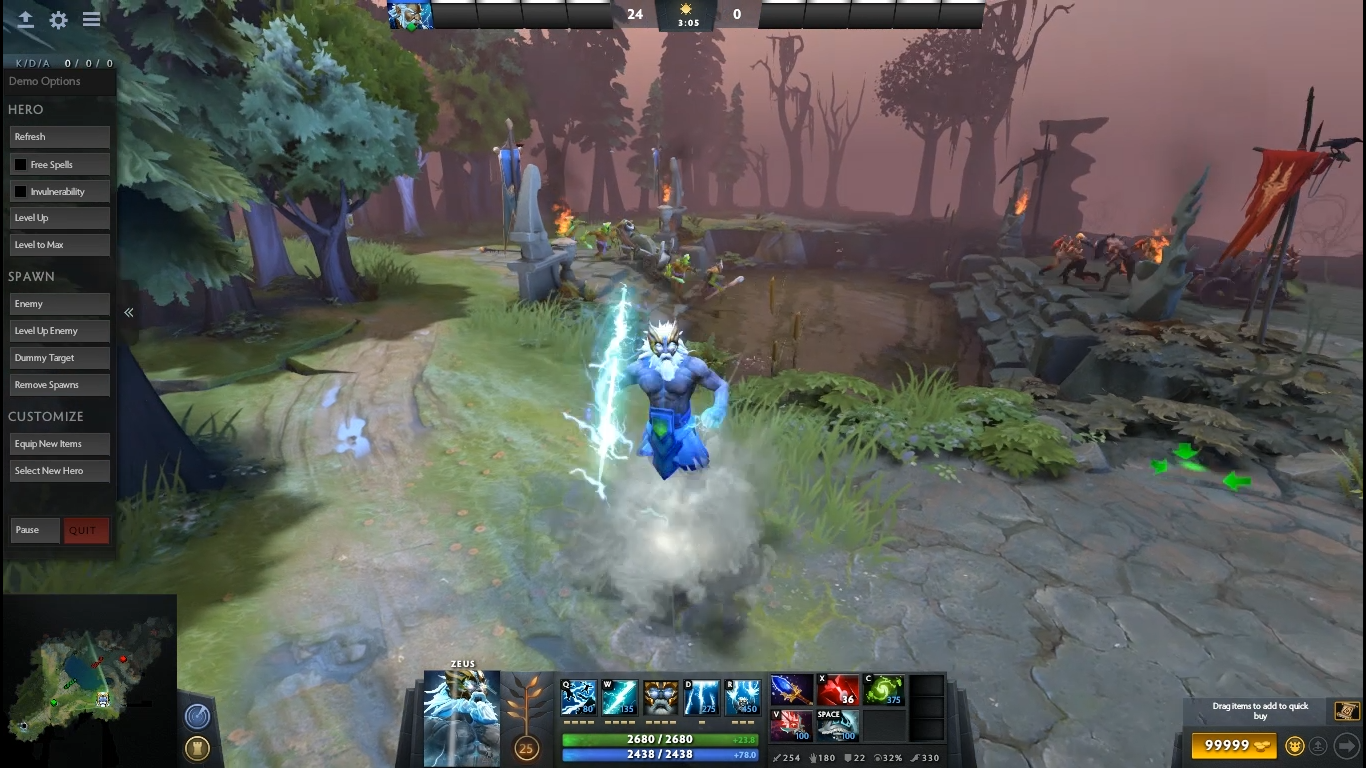The height and width of the screenshot is (768, 1366).
Task: Open the hamburger menu icon
Action: (91, 20)
